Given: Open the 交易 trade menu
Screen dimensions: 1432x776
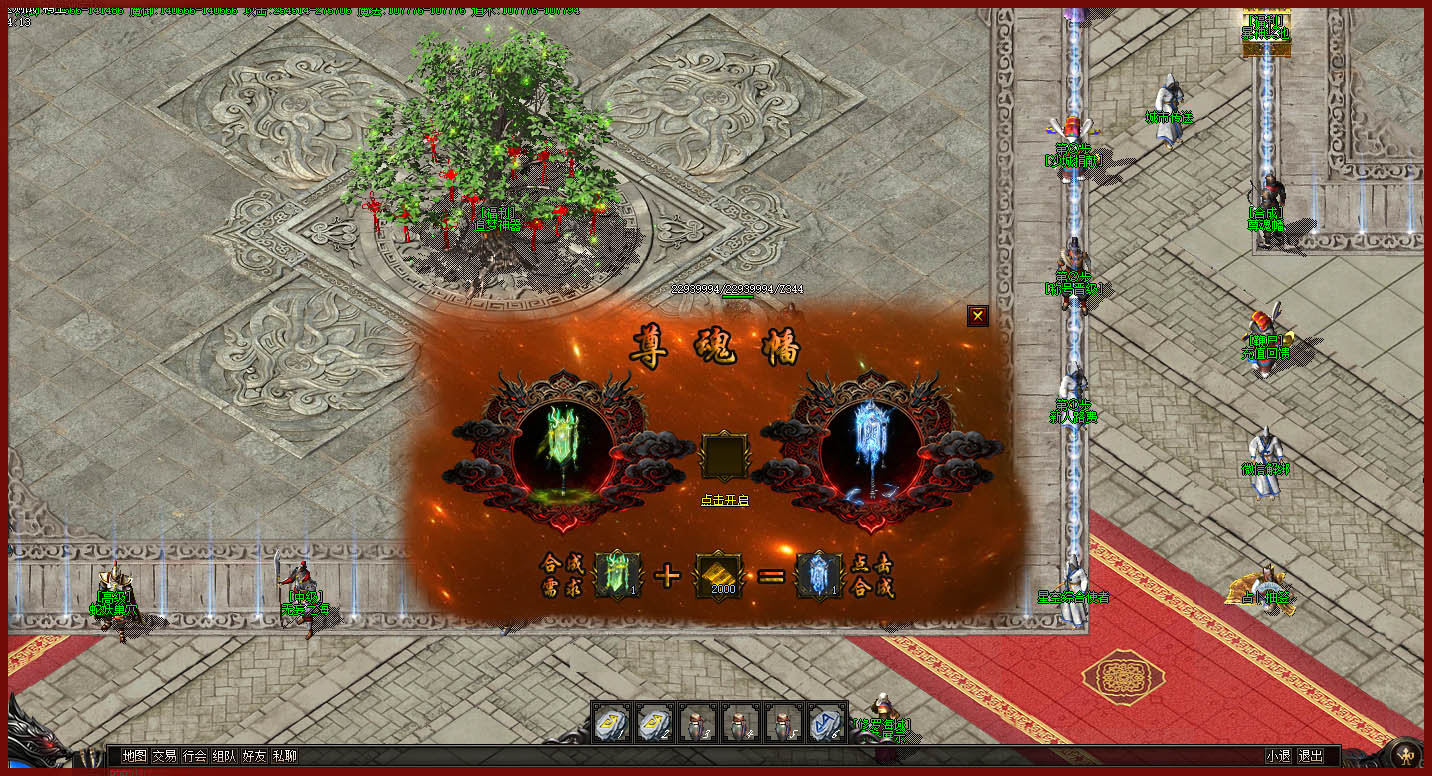Looking at the screenshot, I should point(164,756).
